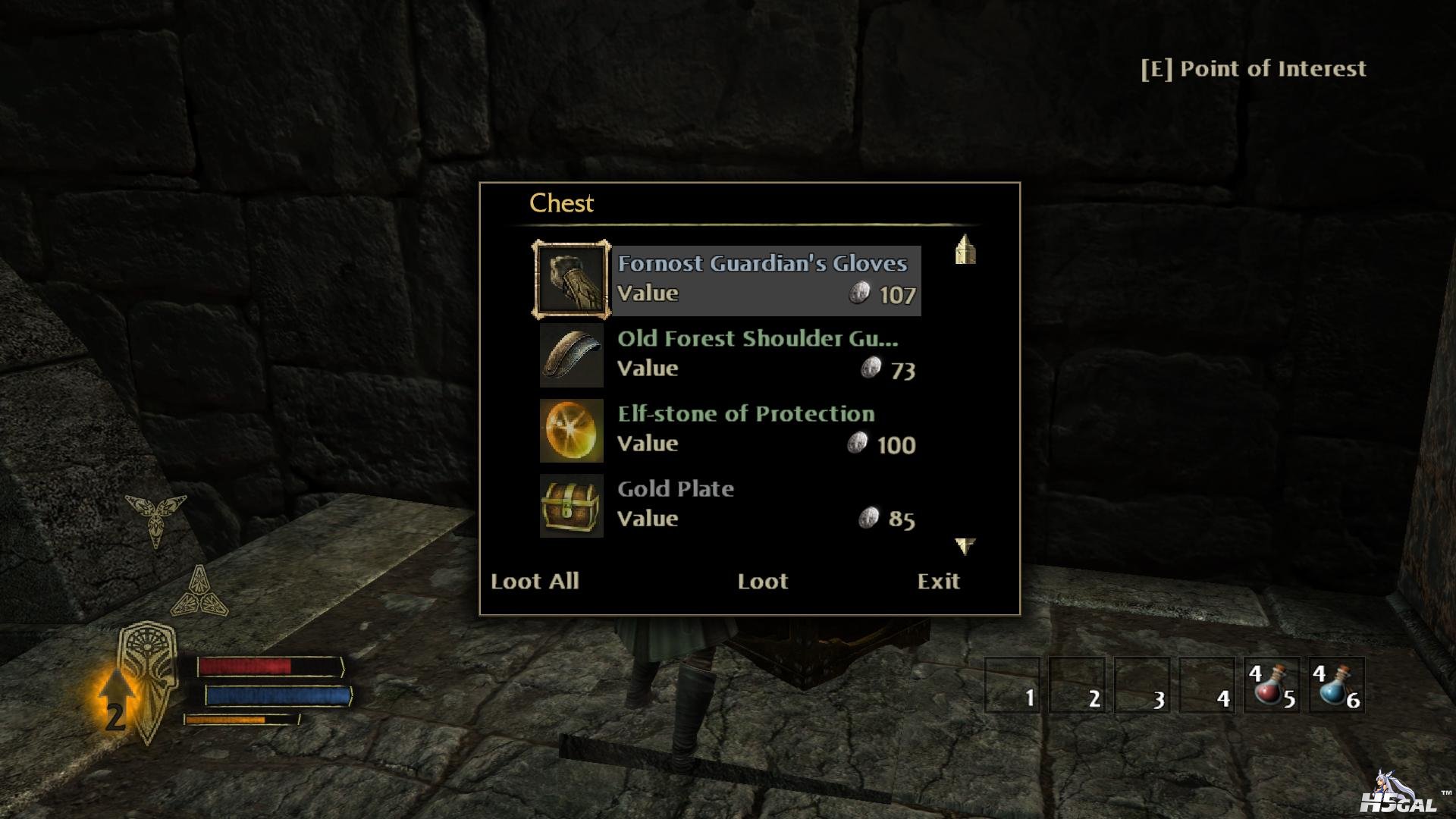
Task: Click the chest list down arrow
Action: tap(965, 545)
